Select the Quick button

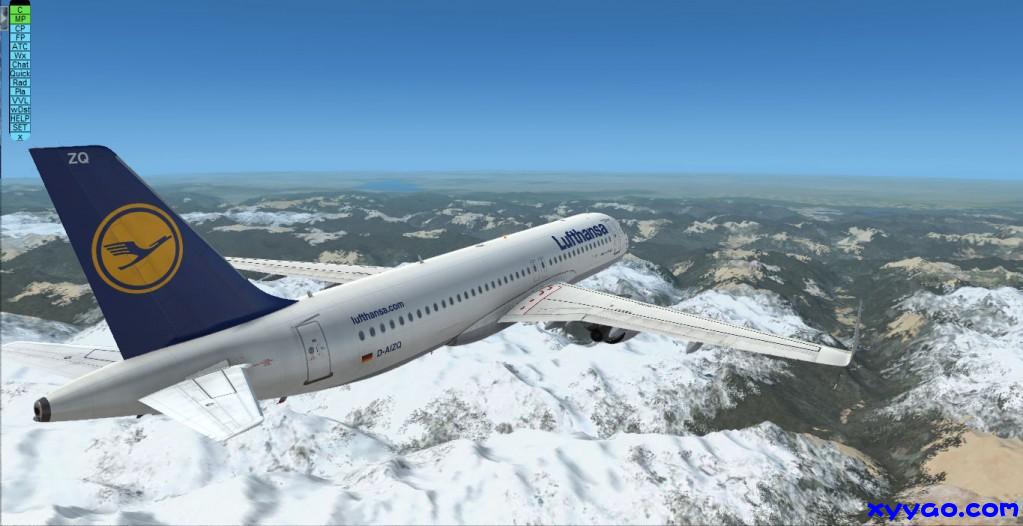click(20, 73)
